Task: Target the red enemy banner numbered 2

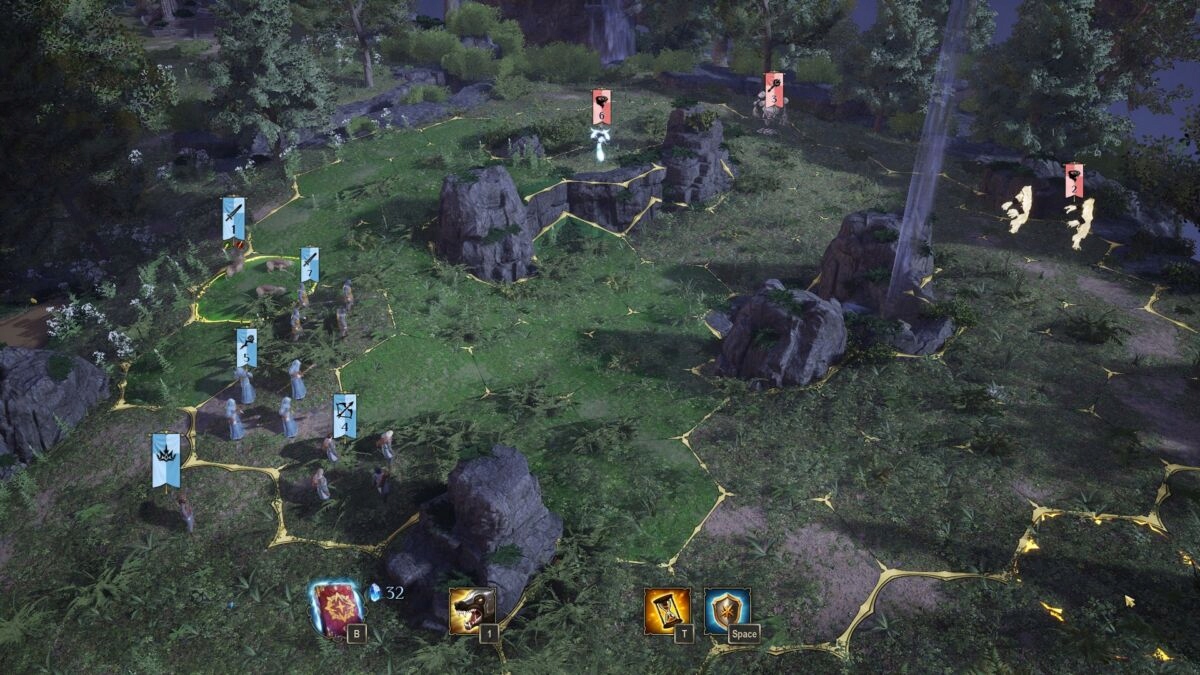Action: tap(1073, 180)
